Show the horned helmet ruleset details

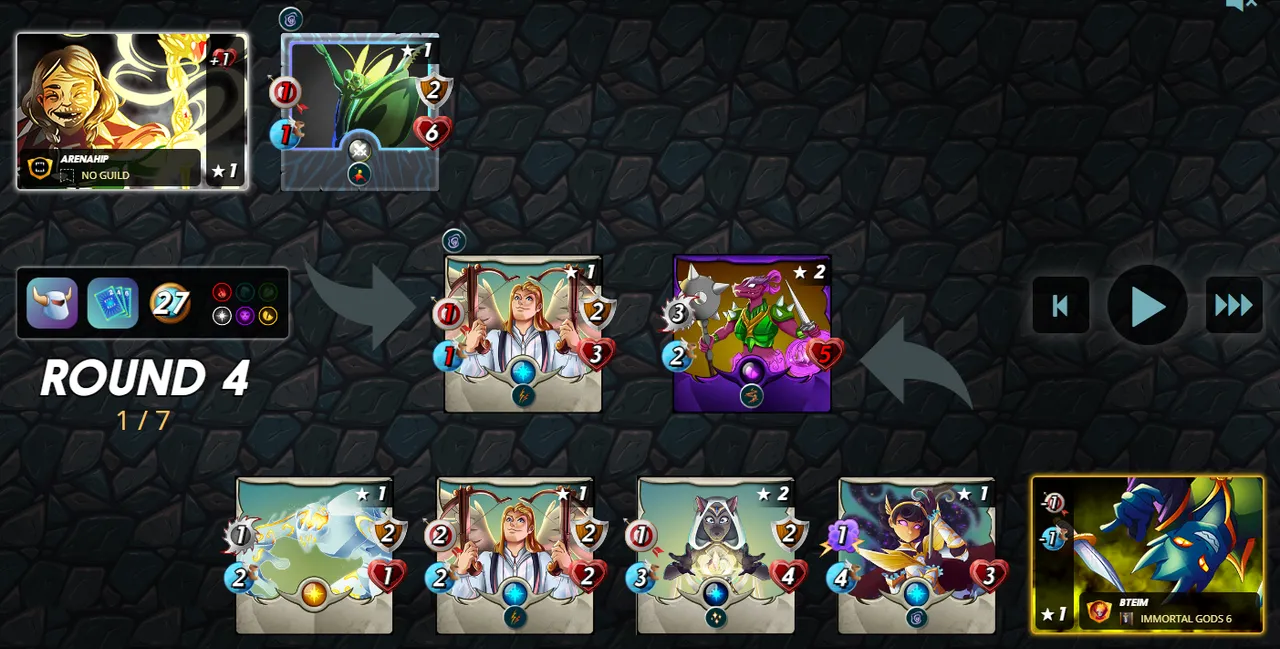click(52, 303)
